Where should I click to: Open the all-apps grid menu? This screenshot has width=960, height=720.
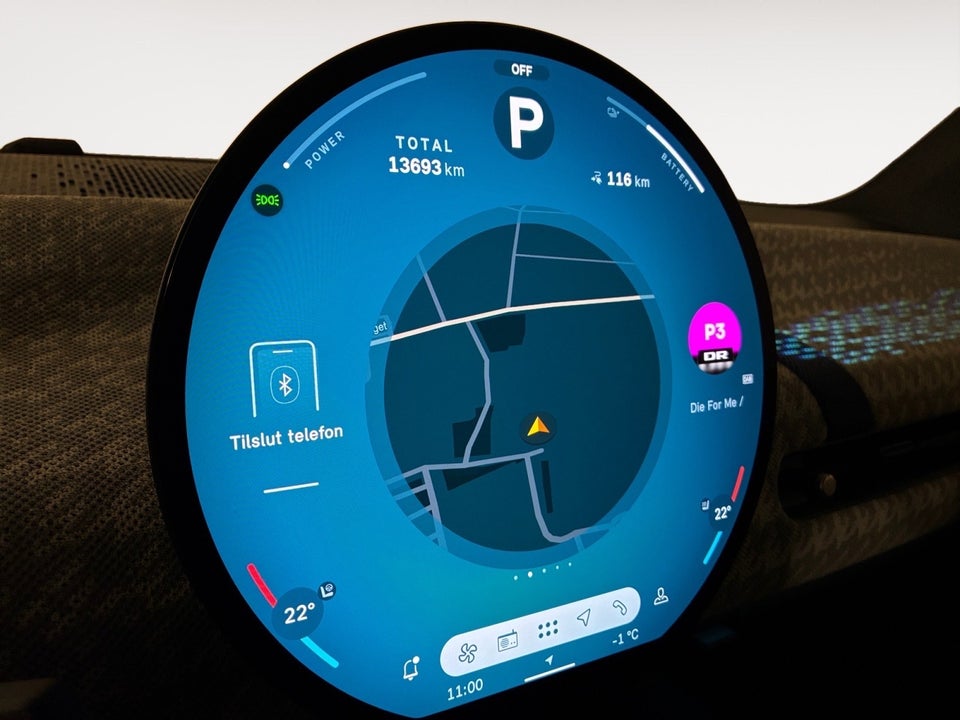click(x=547, y=631)
